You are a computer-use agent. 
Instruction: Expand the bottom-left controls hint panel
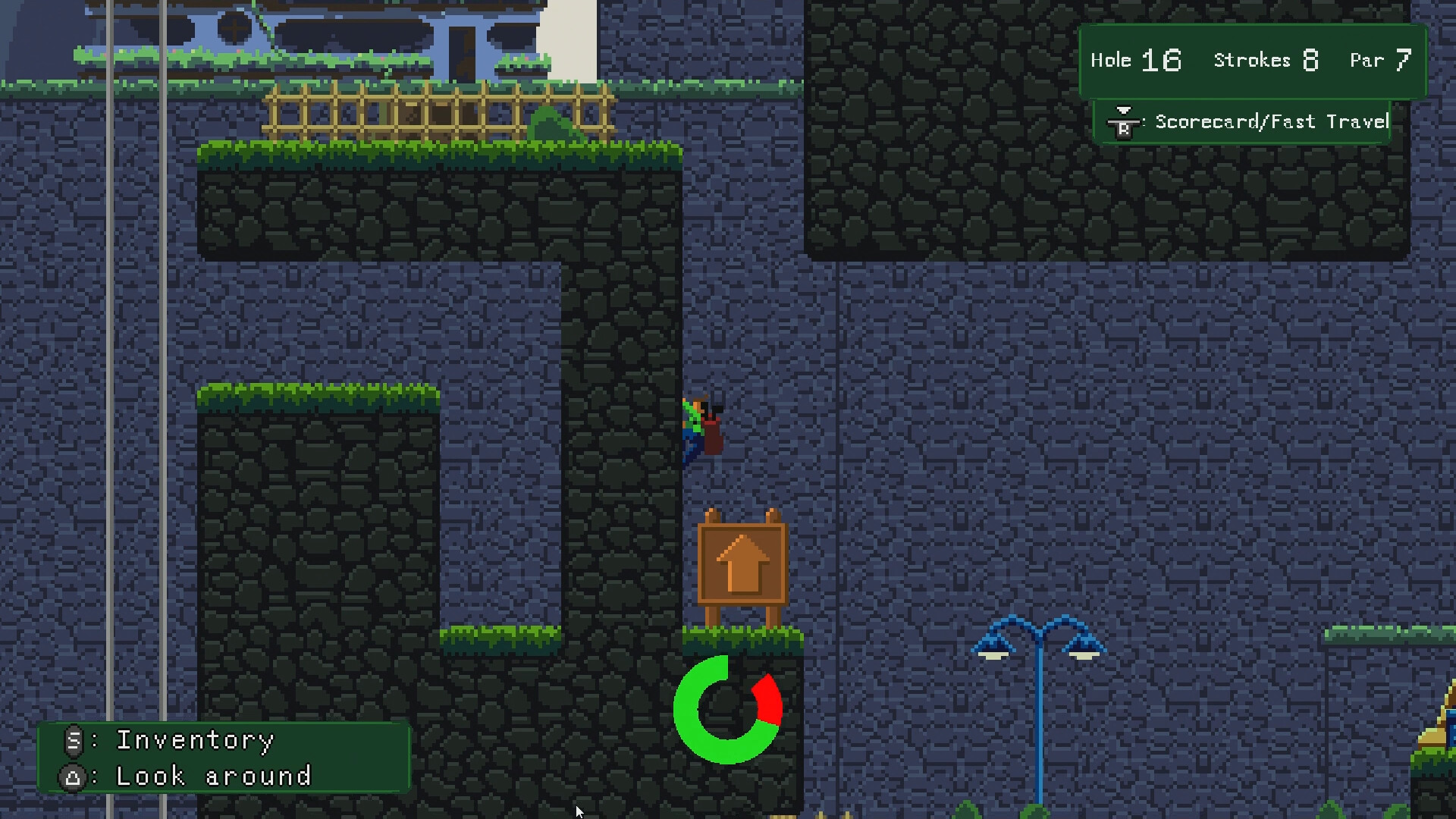tap(224, 758)
